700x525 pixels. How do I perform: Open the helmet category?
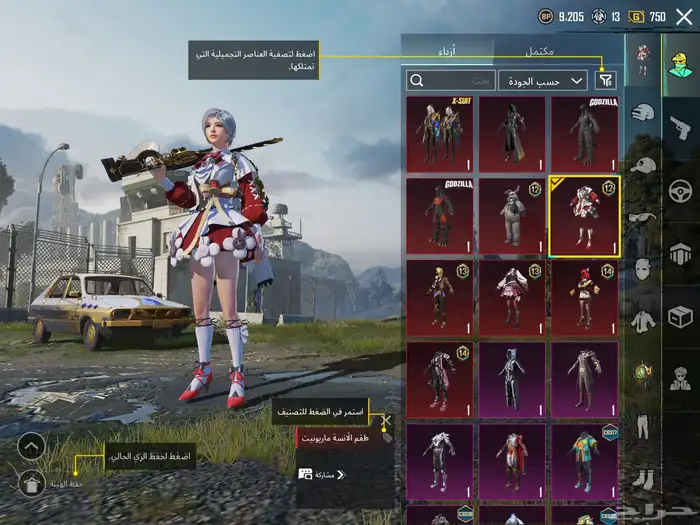click(x=642, y=114)
